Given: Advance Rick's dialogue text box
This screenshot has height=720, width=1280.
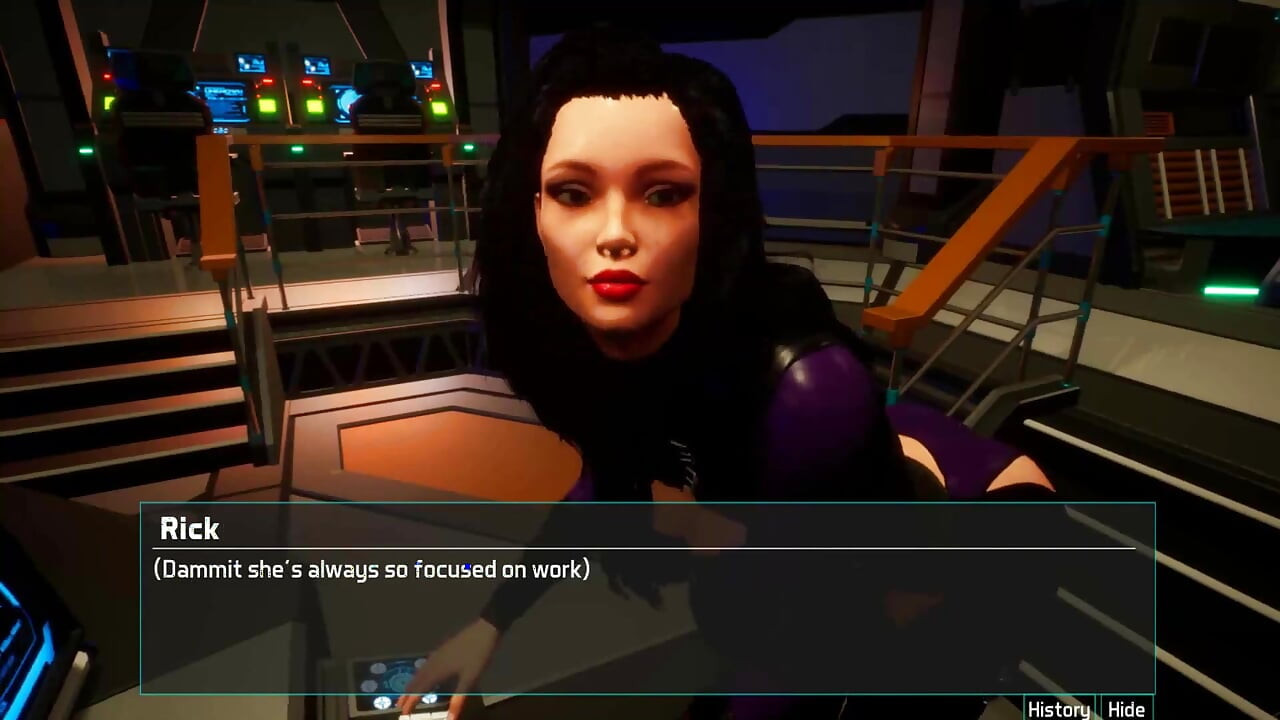Looking at the screenshot, I should tap(647, 620).
